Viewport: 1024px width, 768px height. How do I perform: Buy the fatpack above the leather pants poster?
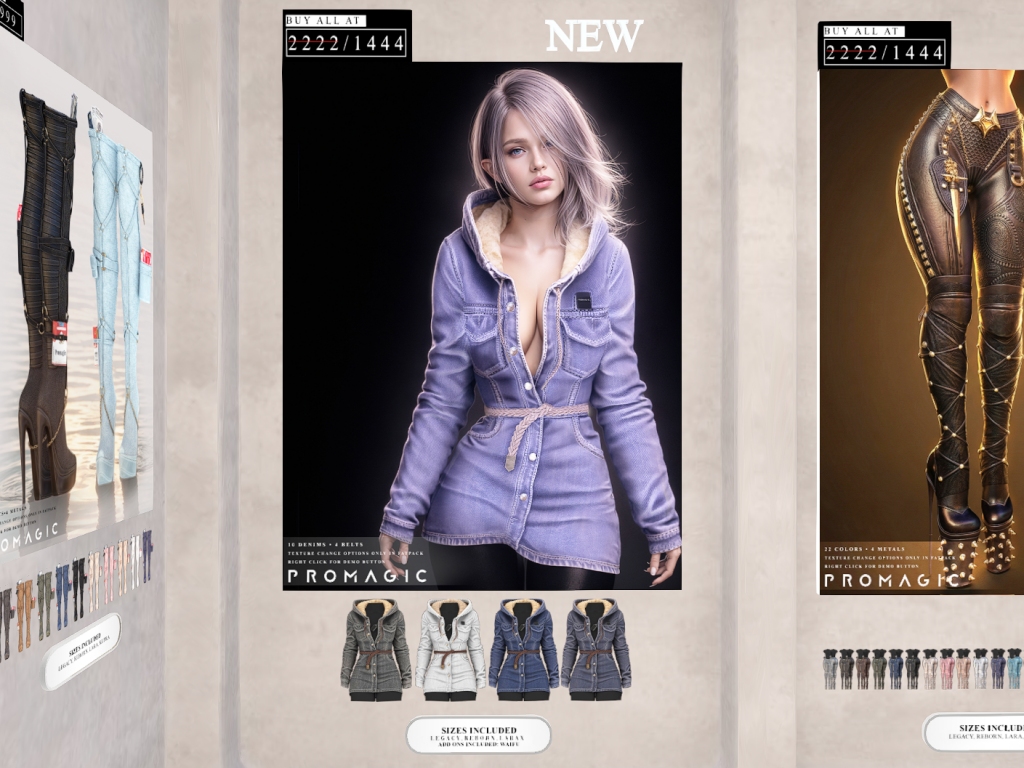coord(883,46)
